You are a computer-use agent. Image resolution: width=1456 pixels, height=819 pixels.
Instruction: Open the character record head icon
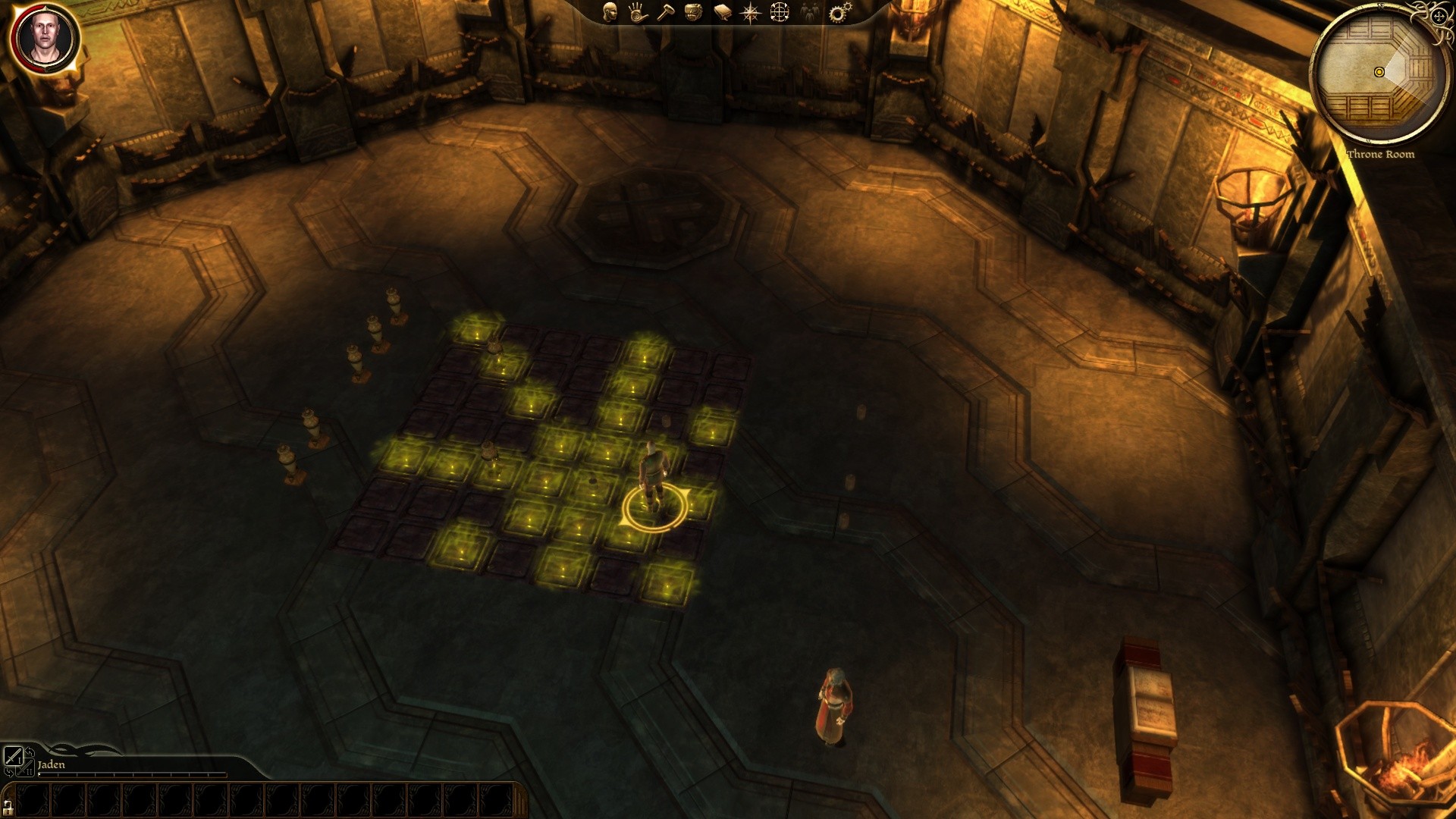(610, 12)
